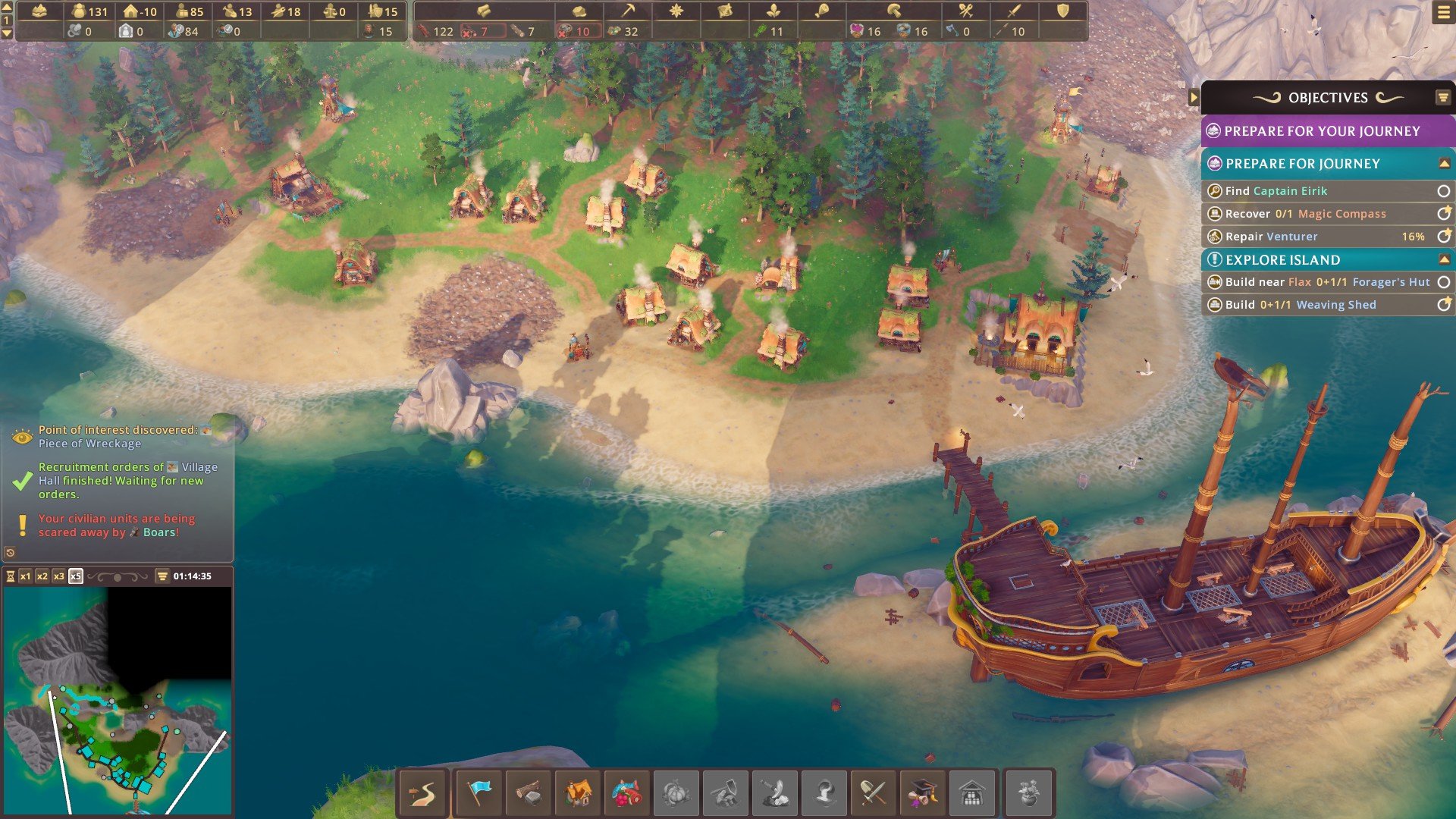Open the road building tool
Viewport: 1456px width, 819px height.
click(x=423, y=793)
